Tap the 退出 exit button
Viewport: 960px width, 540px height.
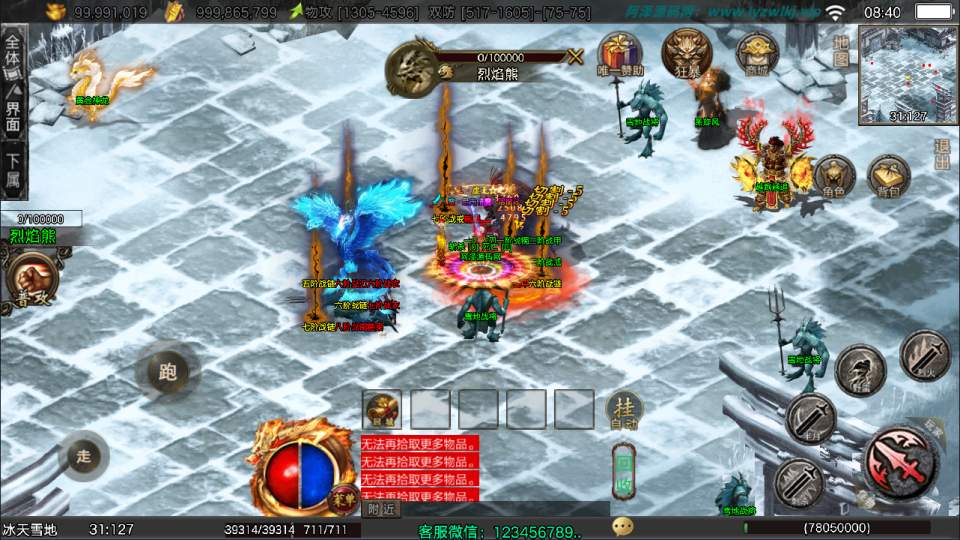(942, 153)
